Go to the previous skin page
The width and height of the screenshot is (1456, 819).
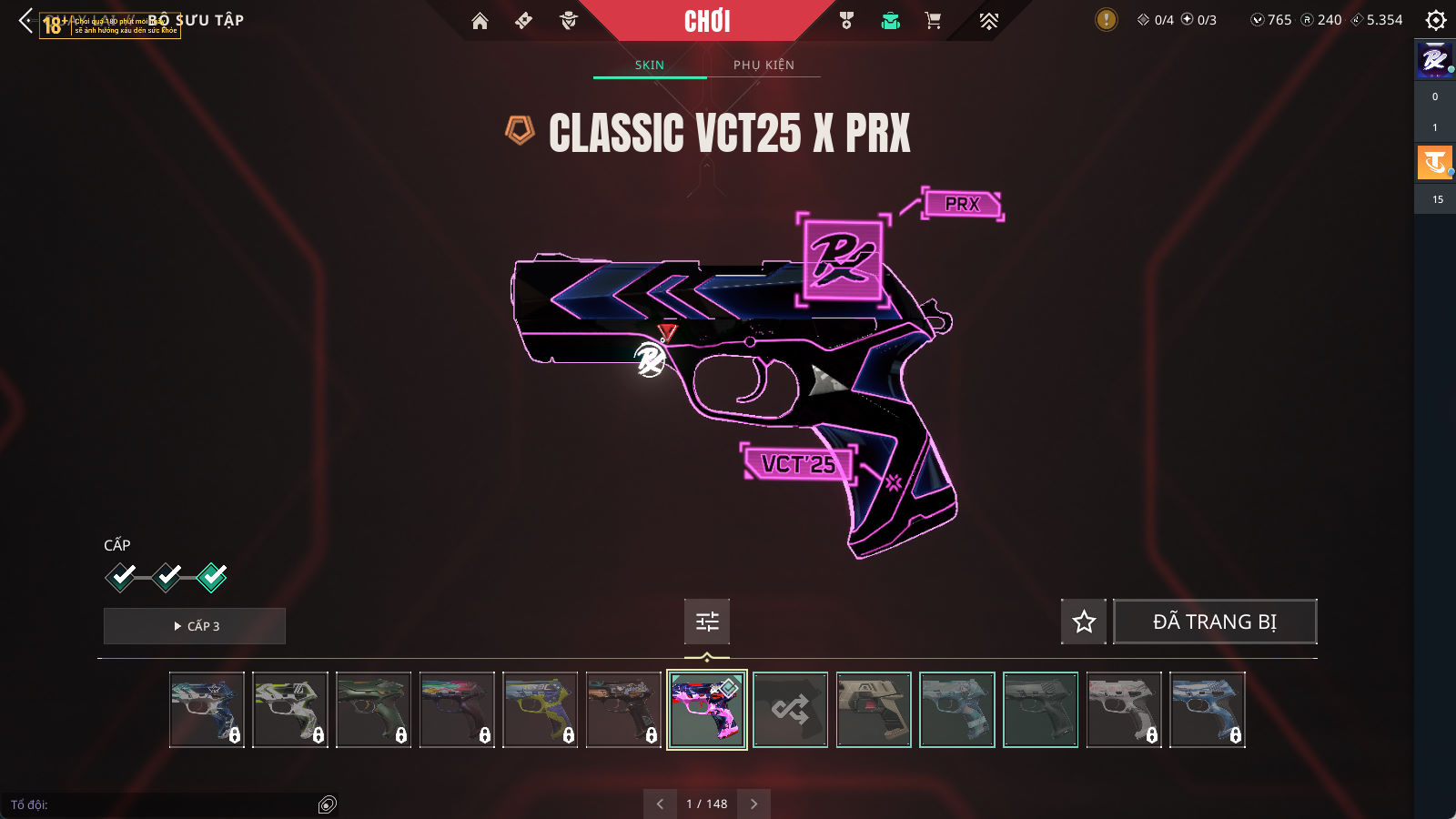point(660,804)
